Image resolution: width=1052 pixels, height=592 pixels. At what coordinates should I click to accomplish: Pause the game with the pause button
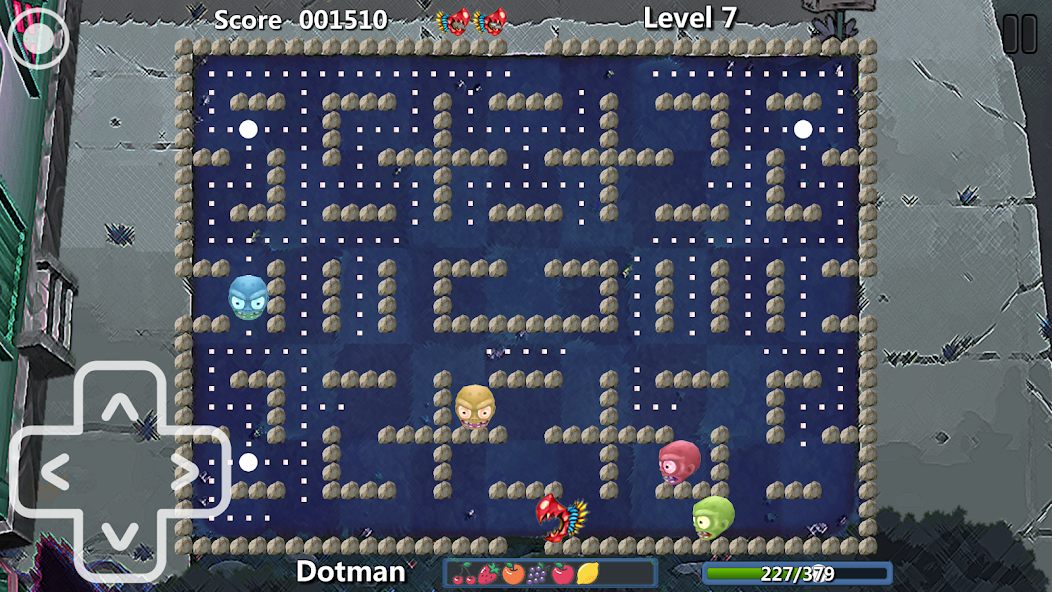pos(1019,34)
